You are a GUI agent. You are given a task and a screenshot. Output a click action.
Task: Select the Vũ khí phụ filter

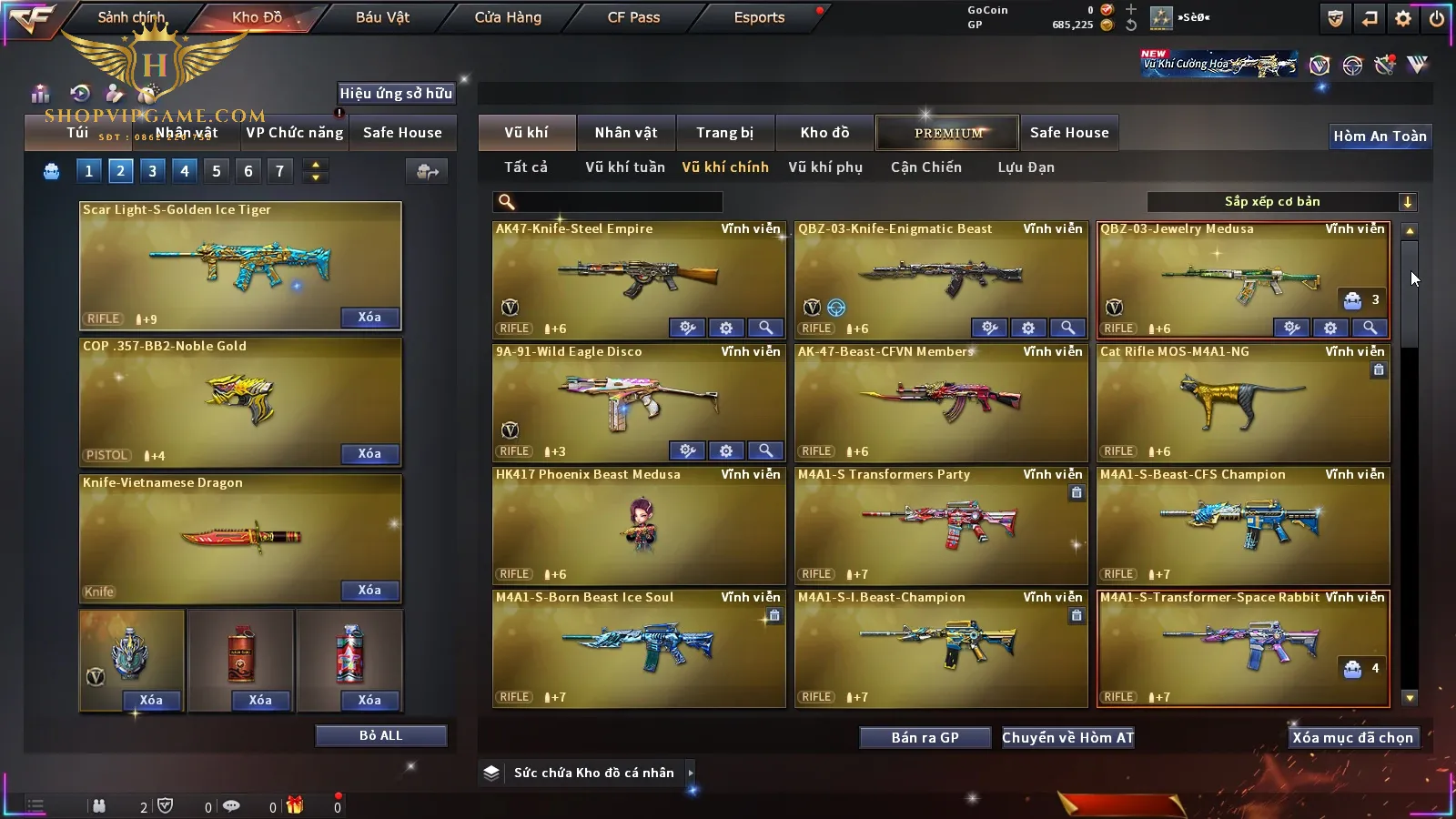(824, 167)
